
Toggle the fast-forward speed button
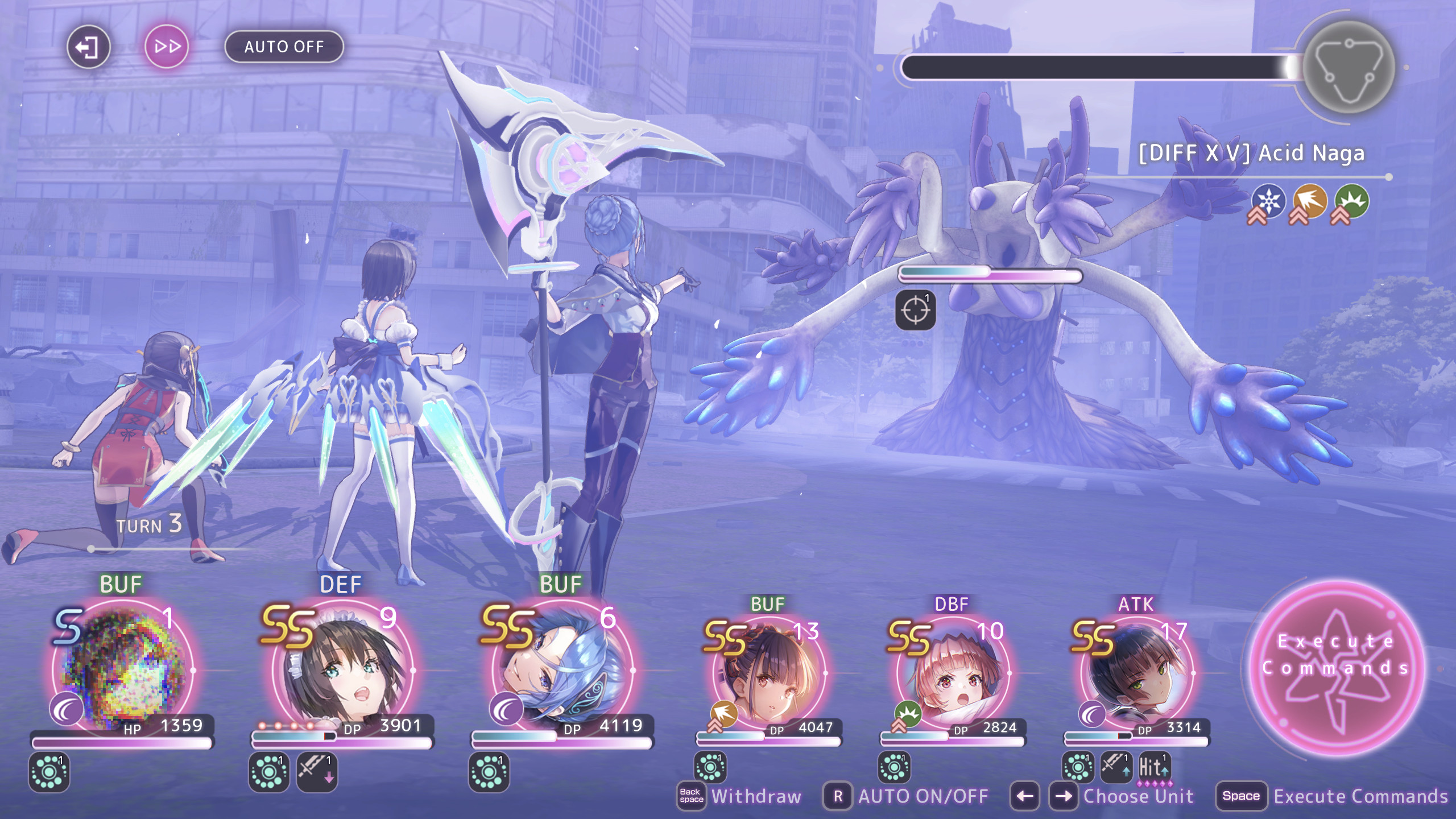[x=167, y=47]
